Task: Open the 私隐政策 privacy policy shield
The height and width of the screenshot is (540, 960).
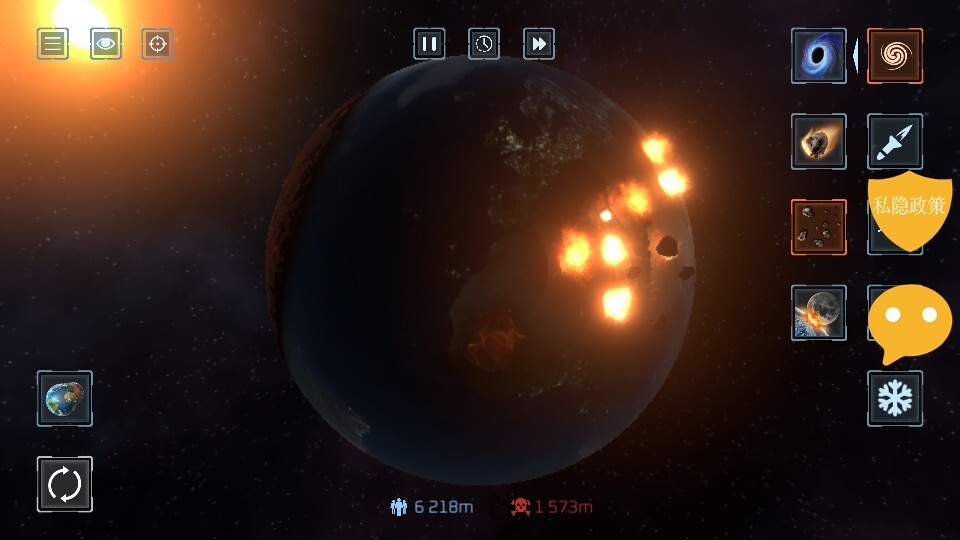Action: coord(908,208)
